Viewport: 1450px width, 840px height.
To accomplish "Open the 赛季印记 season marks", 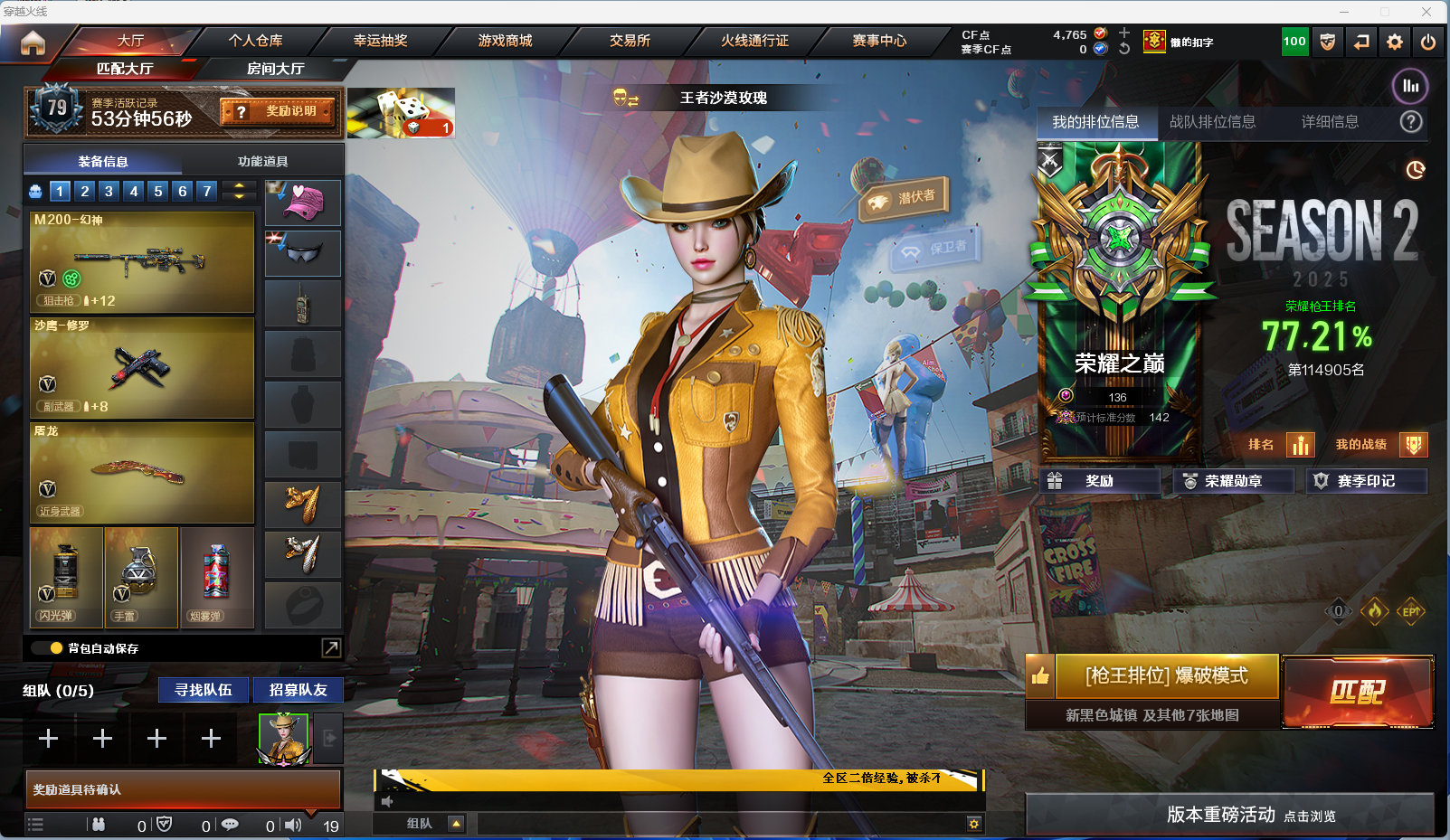I will point(1365,481).
